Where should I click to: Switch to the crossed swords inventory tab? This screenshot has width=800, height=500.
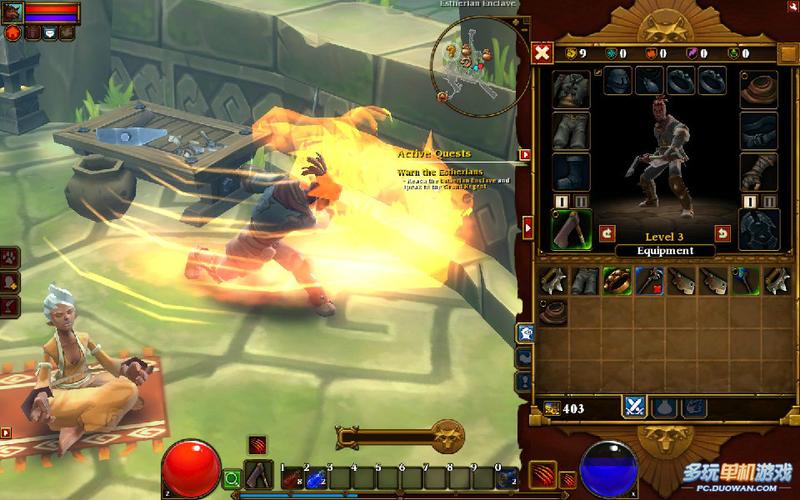(634, 407)
